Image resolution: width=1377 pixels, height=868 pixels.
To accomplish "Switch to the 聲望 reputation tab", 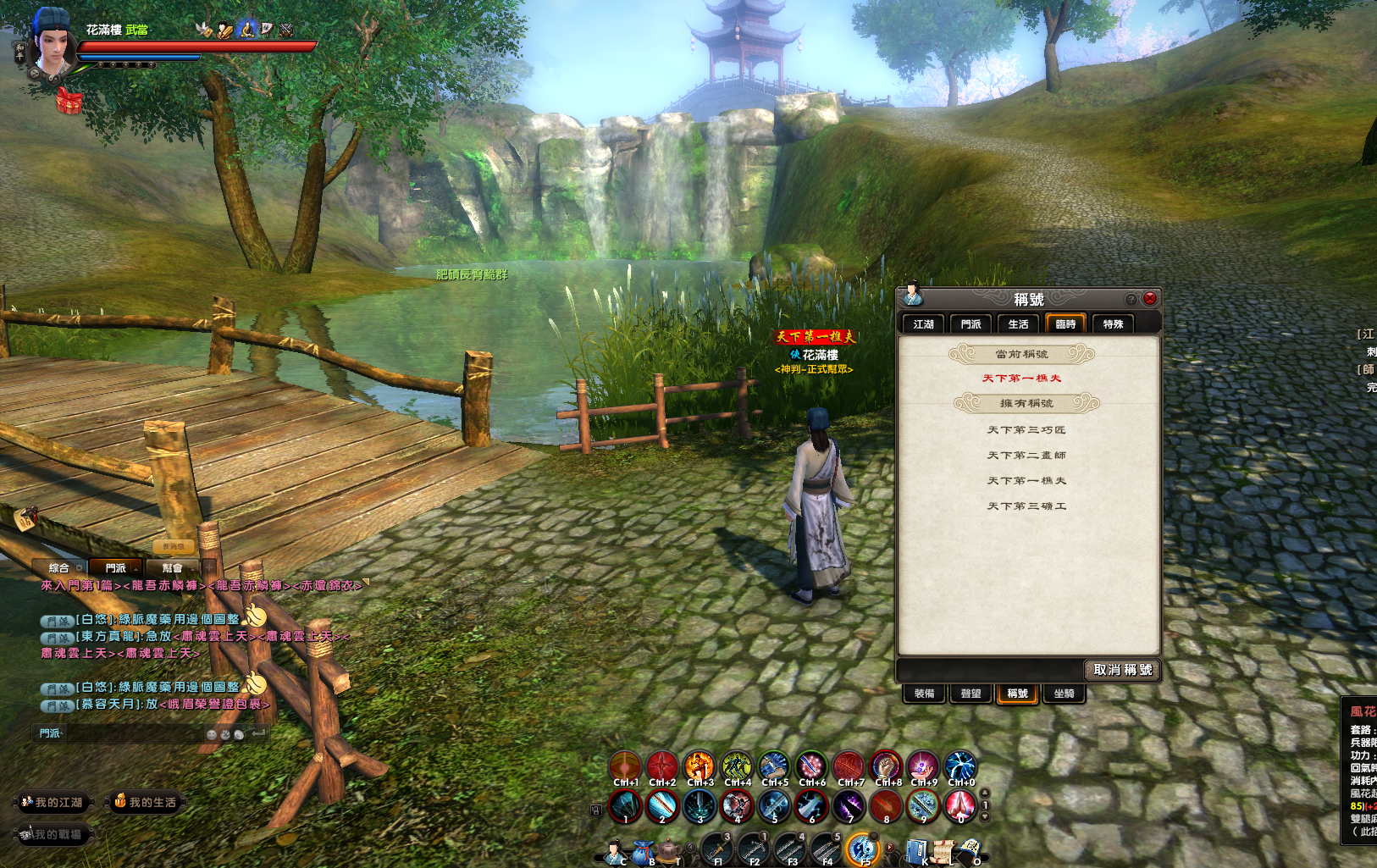I will (x=971, y=694).
